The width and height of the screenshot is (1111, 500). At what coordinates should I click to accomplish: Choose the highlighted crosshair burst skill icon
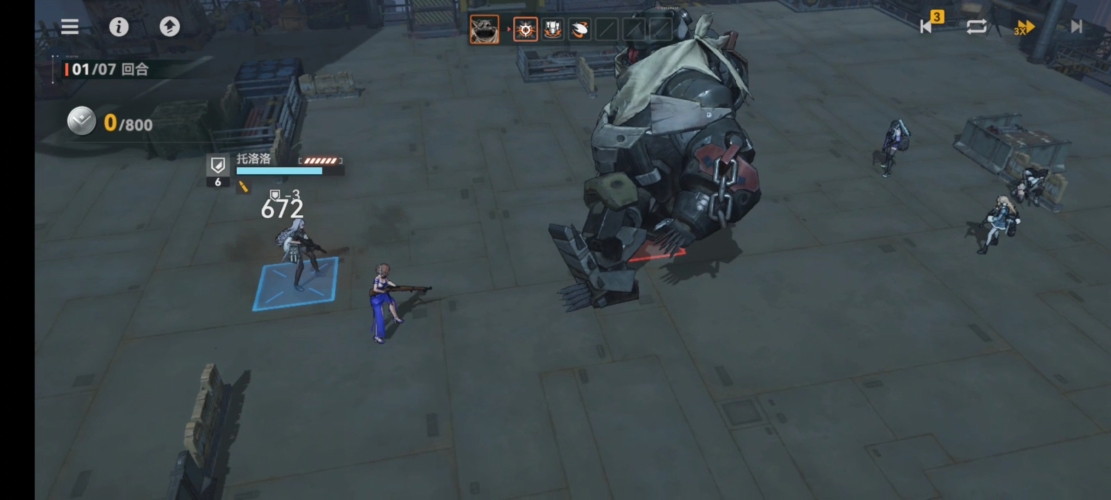pos(526,29)
